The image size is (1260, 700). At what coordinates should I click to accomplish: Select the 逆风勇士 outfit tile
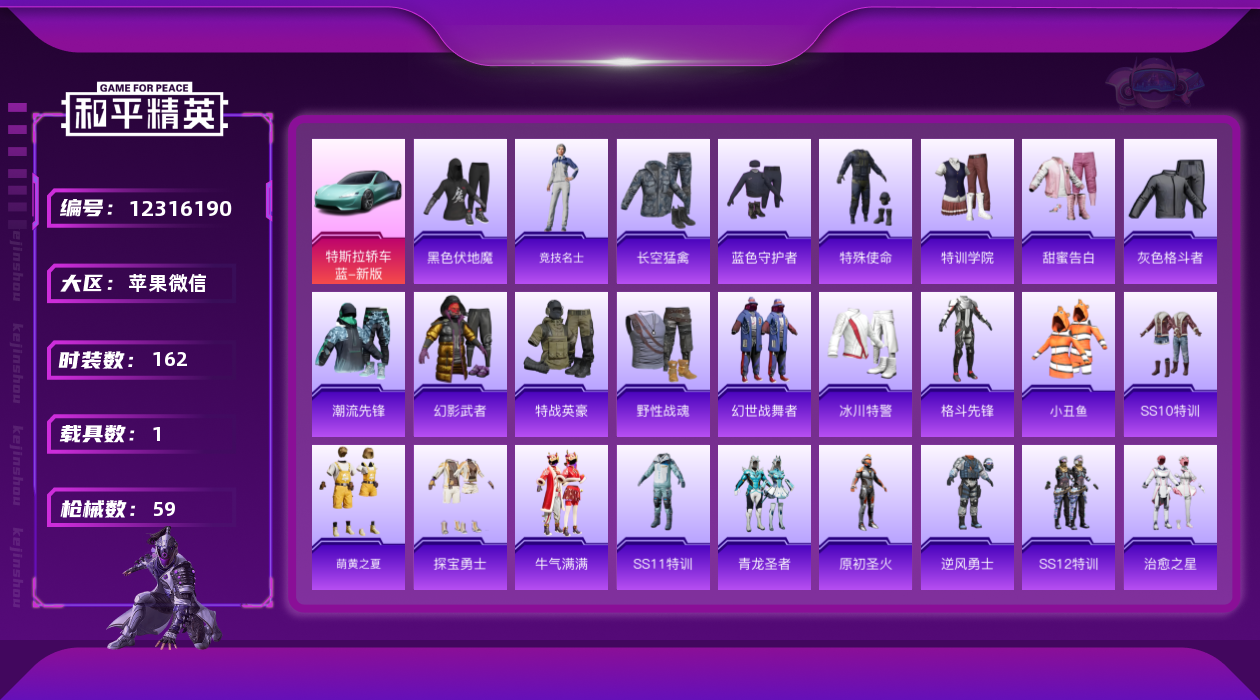[967, 517]
